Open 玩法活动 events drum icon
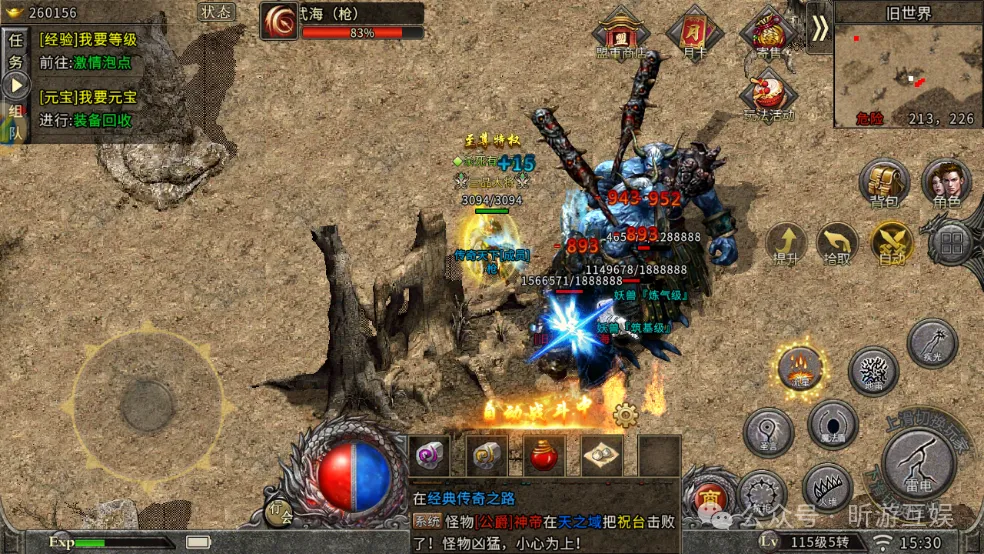984x554 pixels. point(767,95)
